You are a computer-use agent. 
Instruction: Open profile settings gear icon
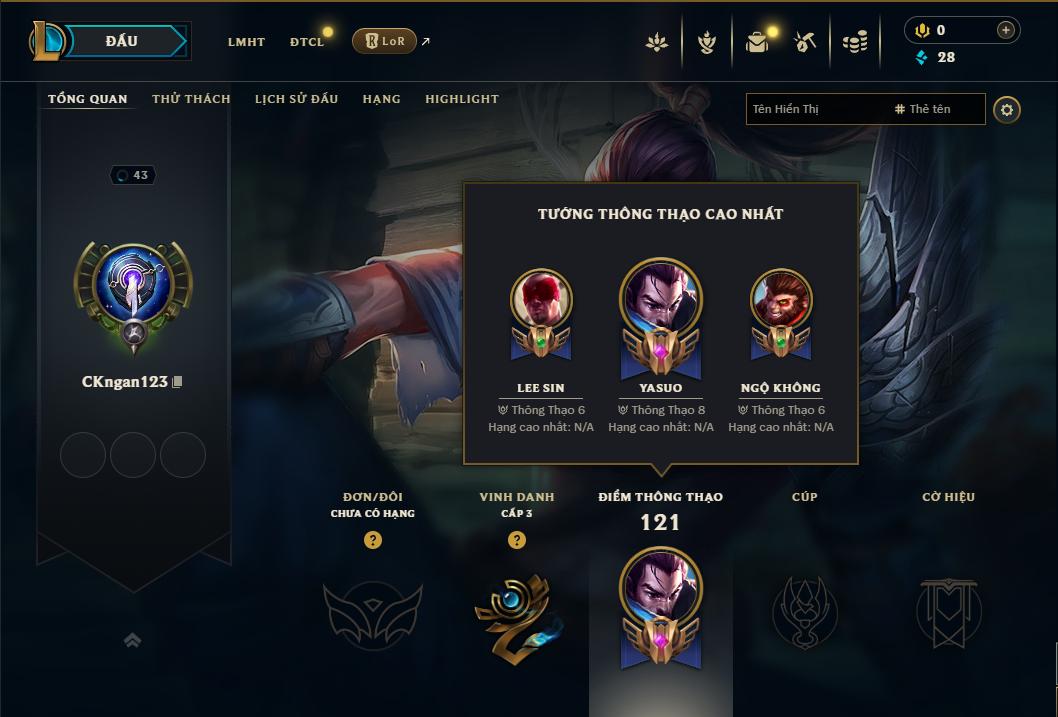[1007, 110]
